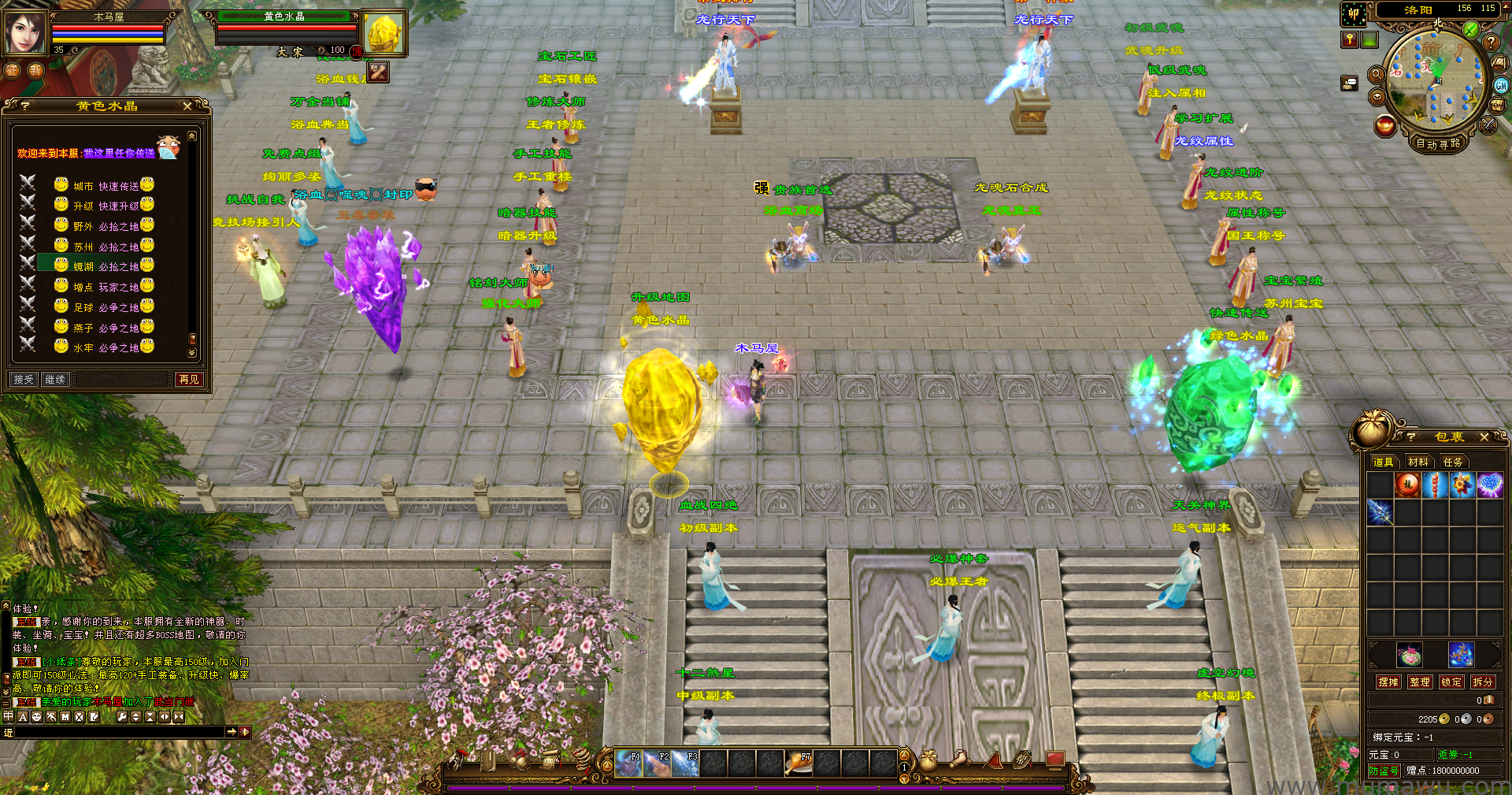This screenshot has width=1512, height=795.
Task: Click the 拆分 split stack button
Action: tap(1482, 682)
